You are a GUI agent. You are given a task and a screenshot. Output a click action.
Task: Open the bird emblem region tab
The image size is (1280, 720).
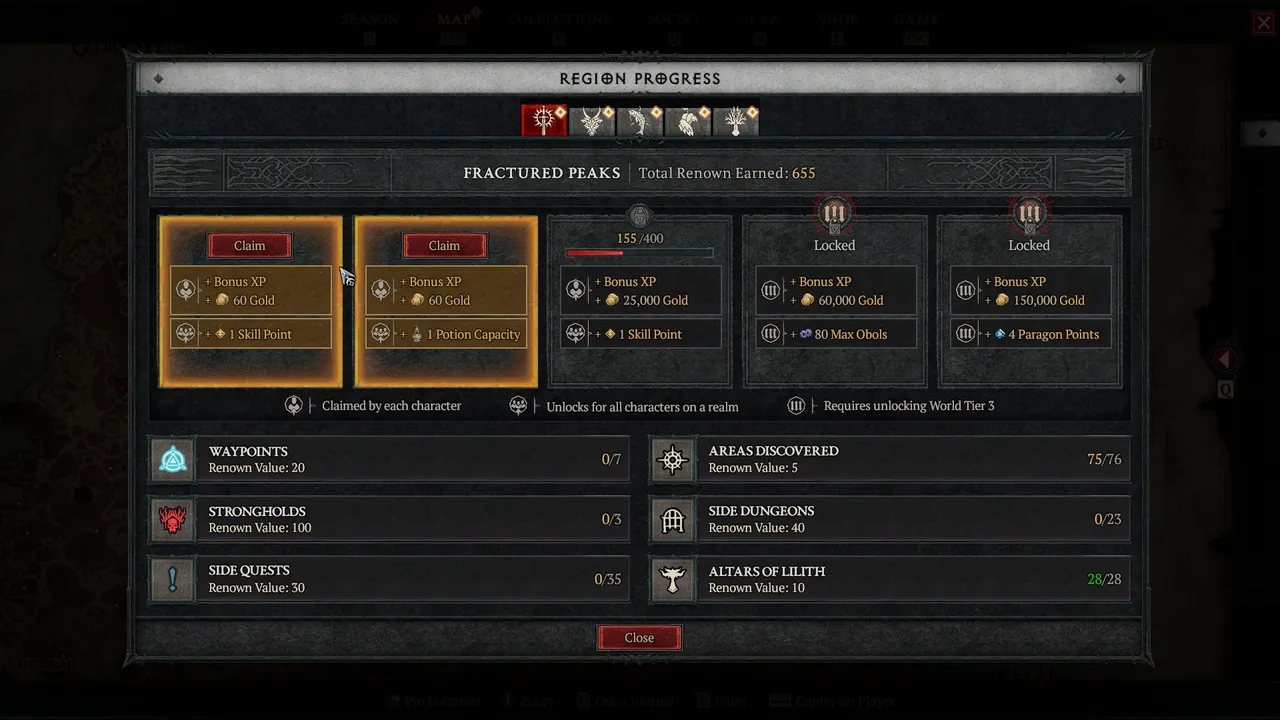(687, 121)
